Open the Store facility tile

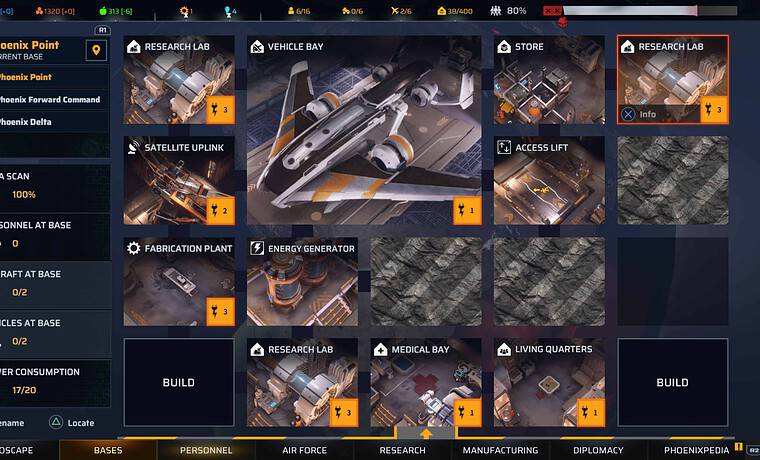[x=549, y=81]
